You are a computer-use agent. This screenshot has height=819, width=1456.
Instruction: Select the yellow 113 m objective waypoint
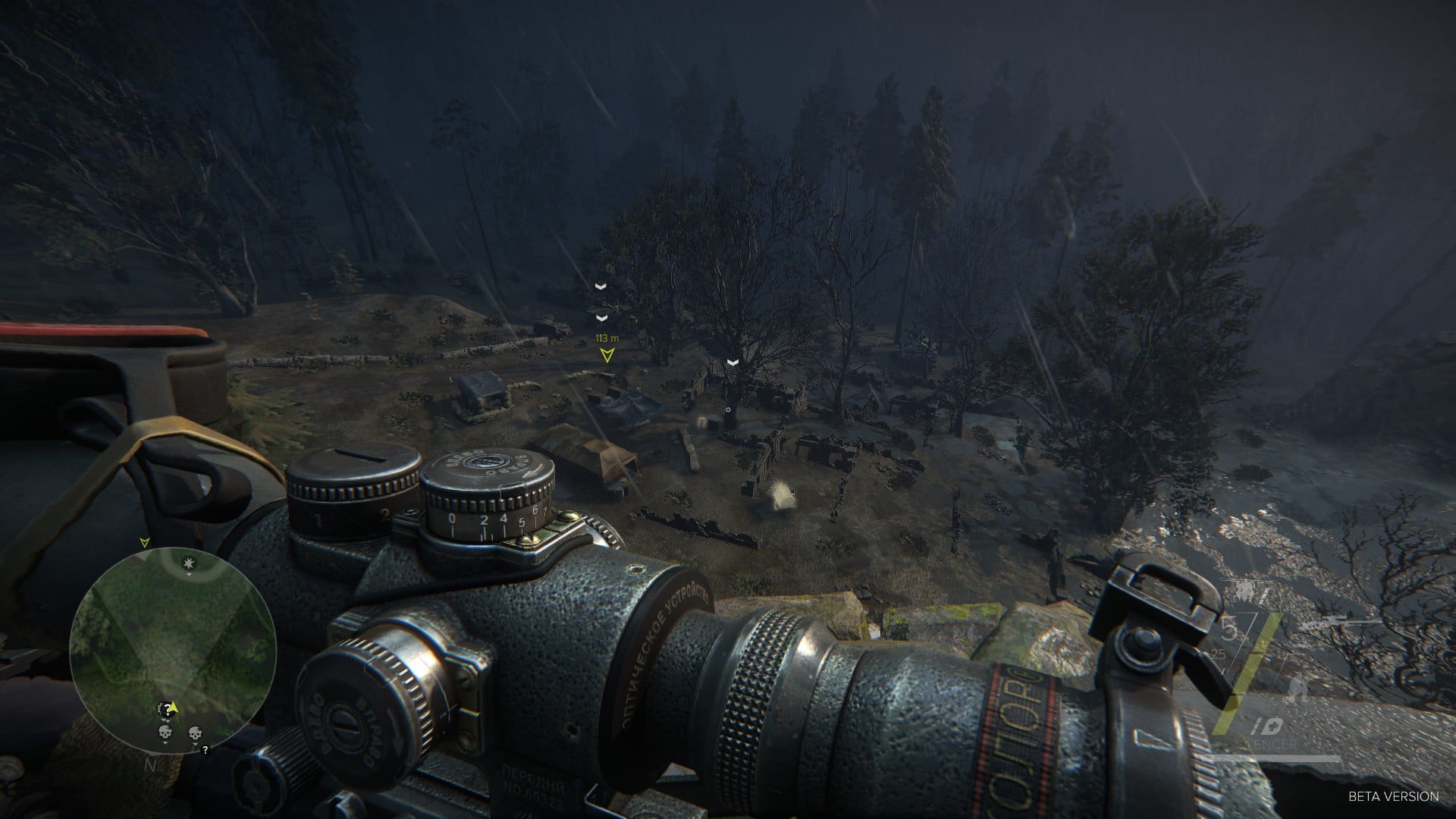click(607, 354)
